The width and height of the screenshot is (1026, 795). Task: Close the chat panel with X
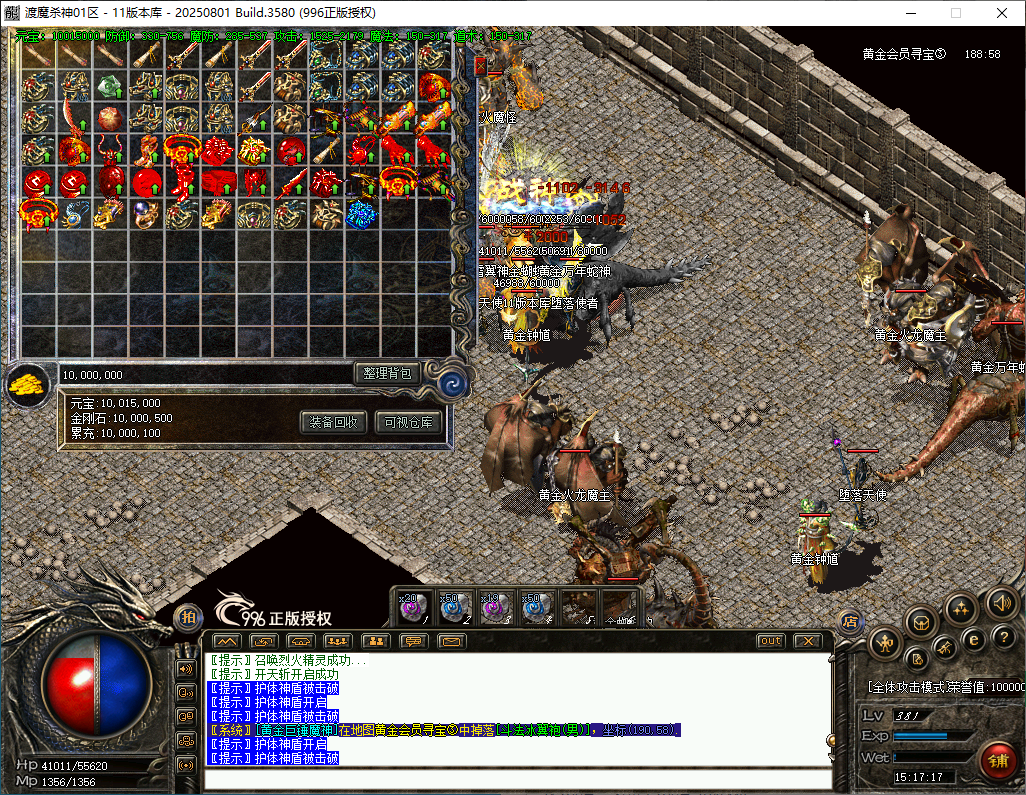[806, 641]
